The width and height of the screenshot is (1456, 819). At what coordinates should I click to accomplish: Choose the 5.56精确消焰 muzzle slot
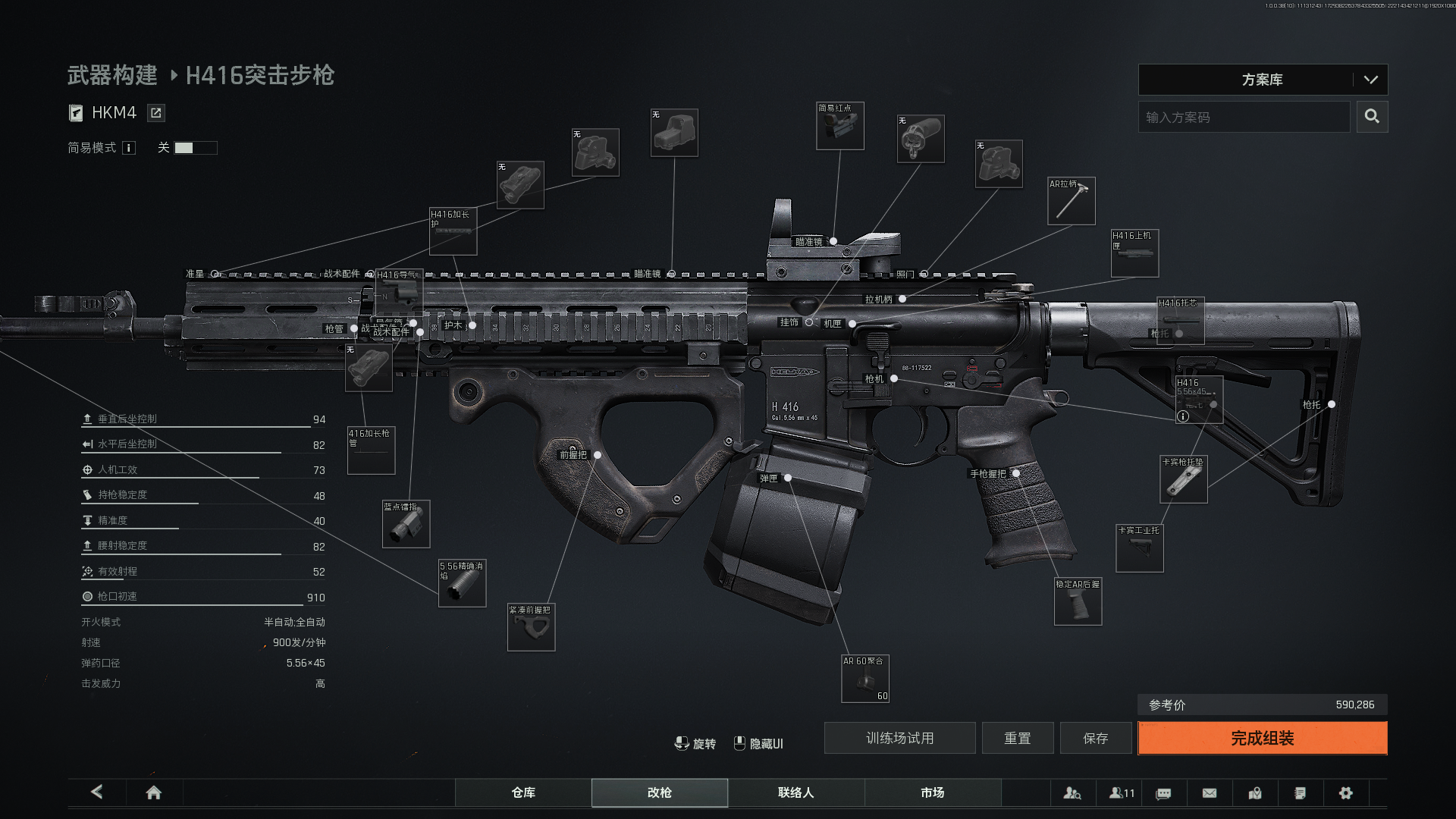click(x=462, y=583)
